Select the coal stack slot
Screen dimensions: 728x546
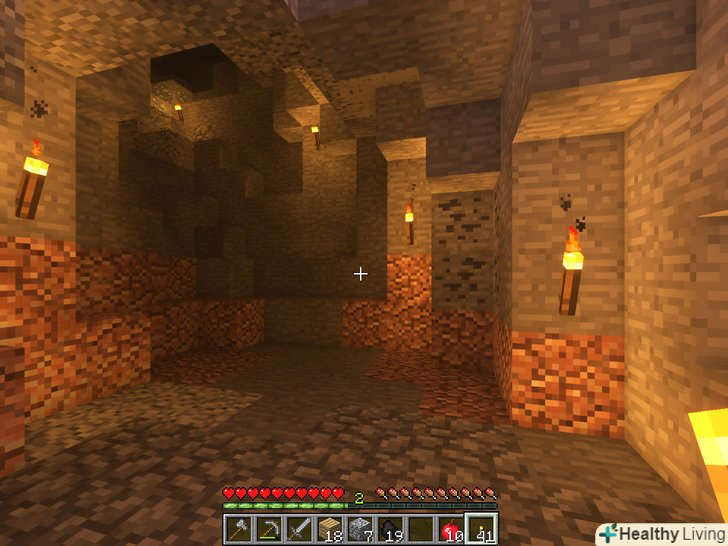(x=390, y=529)
